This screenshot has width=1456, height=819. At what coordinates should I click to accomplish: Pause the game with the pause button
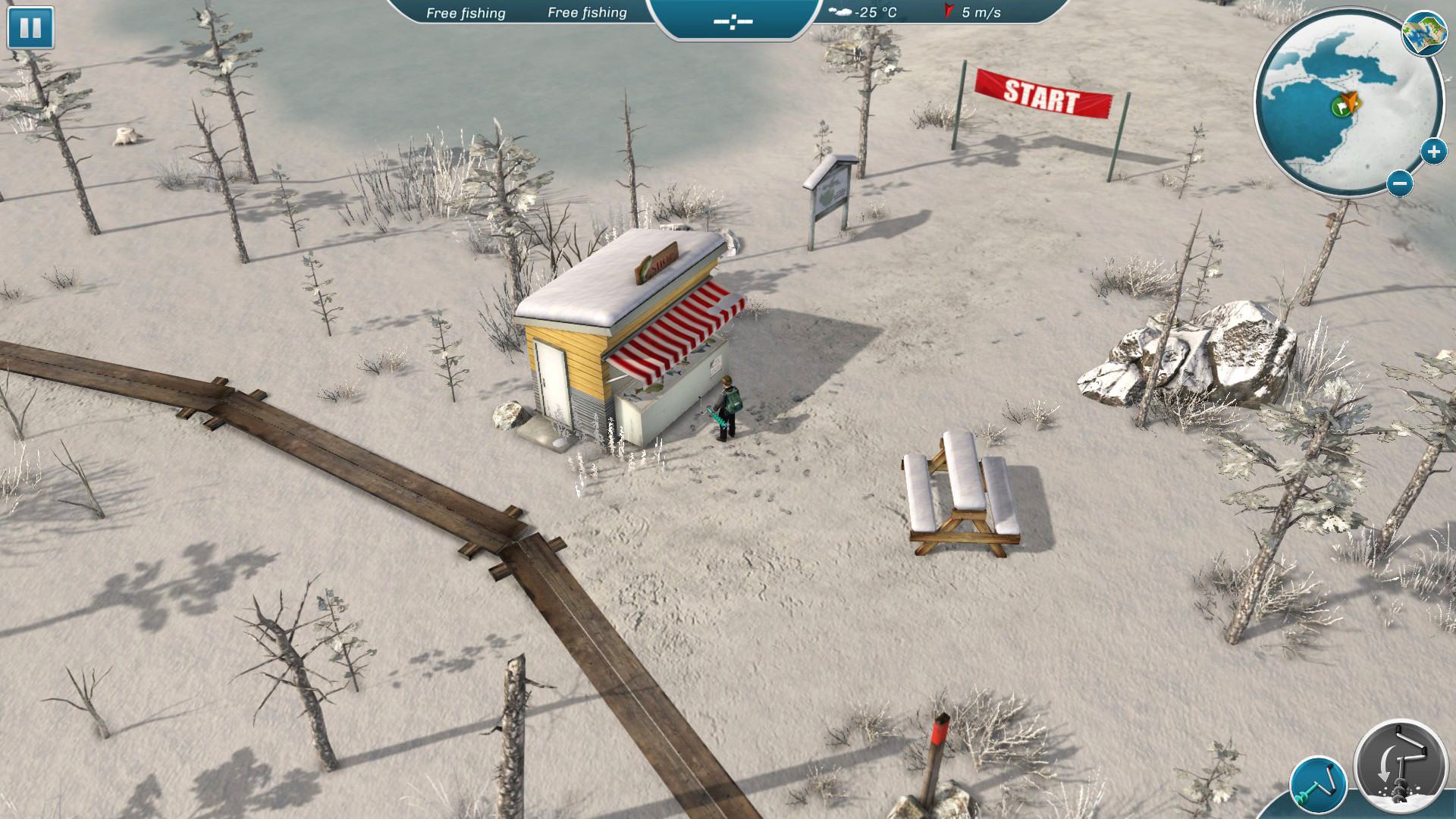click(30, 28)
